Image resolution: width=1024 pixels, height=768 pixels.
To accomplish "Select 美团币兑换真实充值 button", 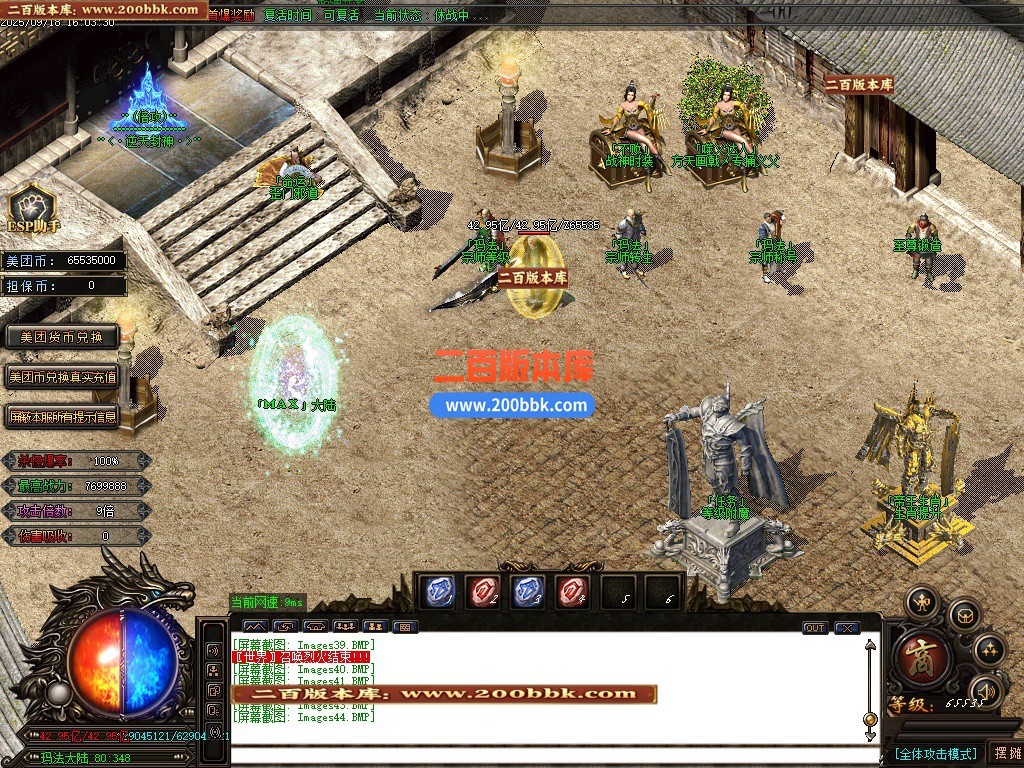I will click(62, 377).
